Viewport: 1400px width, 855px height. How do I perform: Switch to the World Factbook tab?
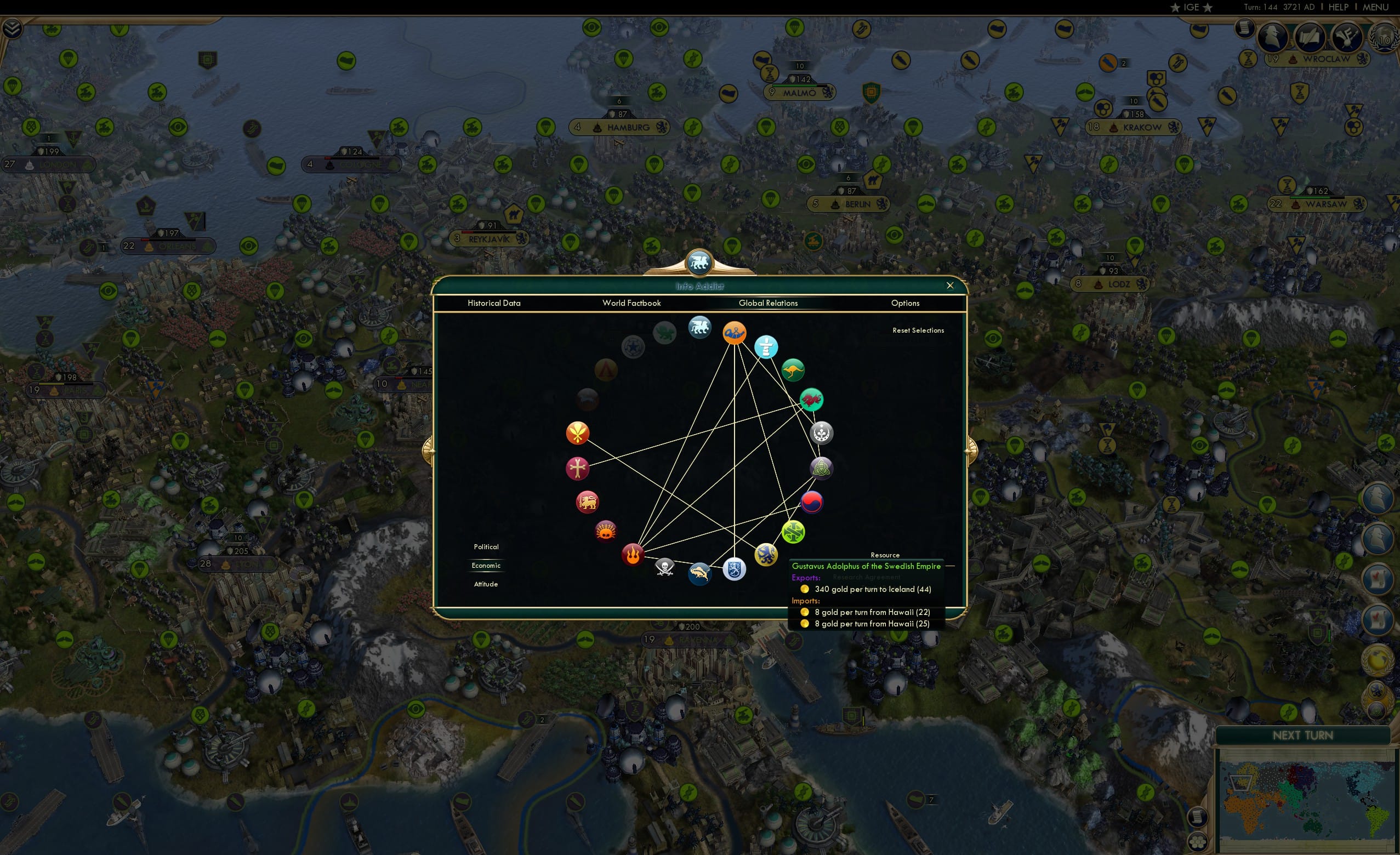pos(631,303)
